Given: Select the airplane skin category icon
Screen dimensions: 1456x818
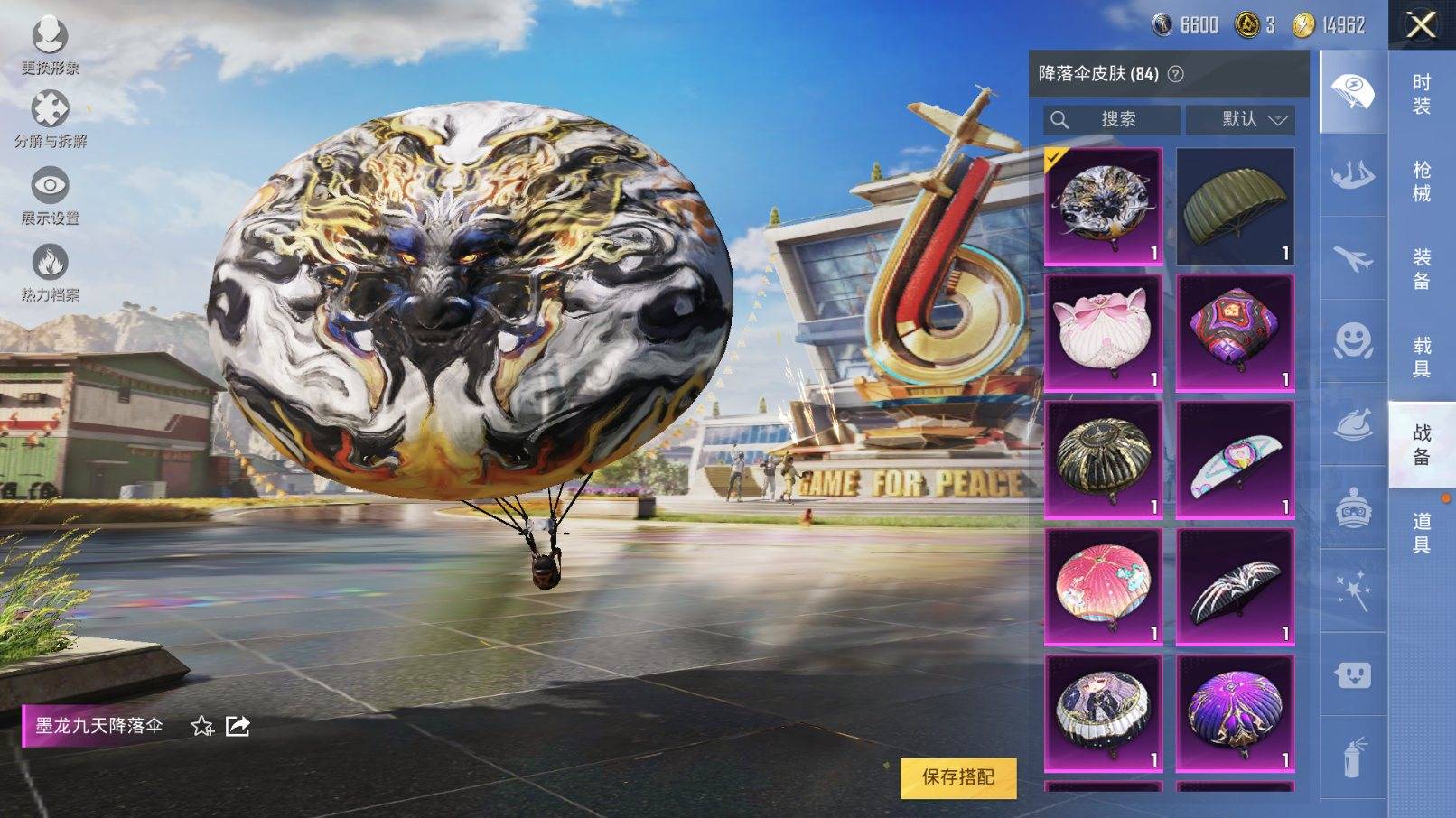Looking at the screenshot, I should [x=1353, y=260].
